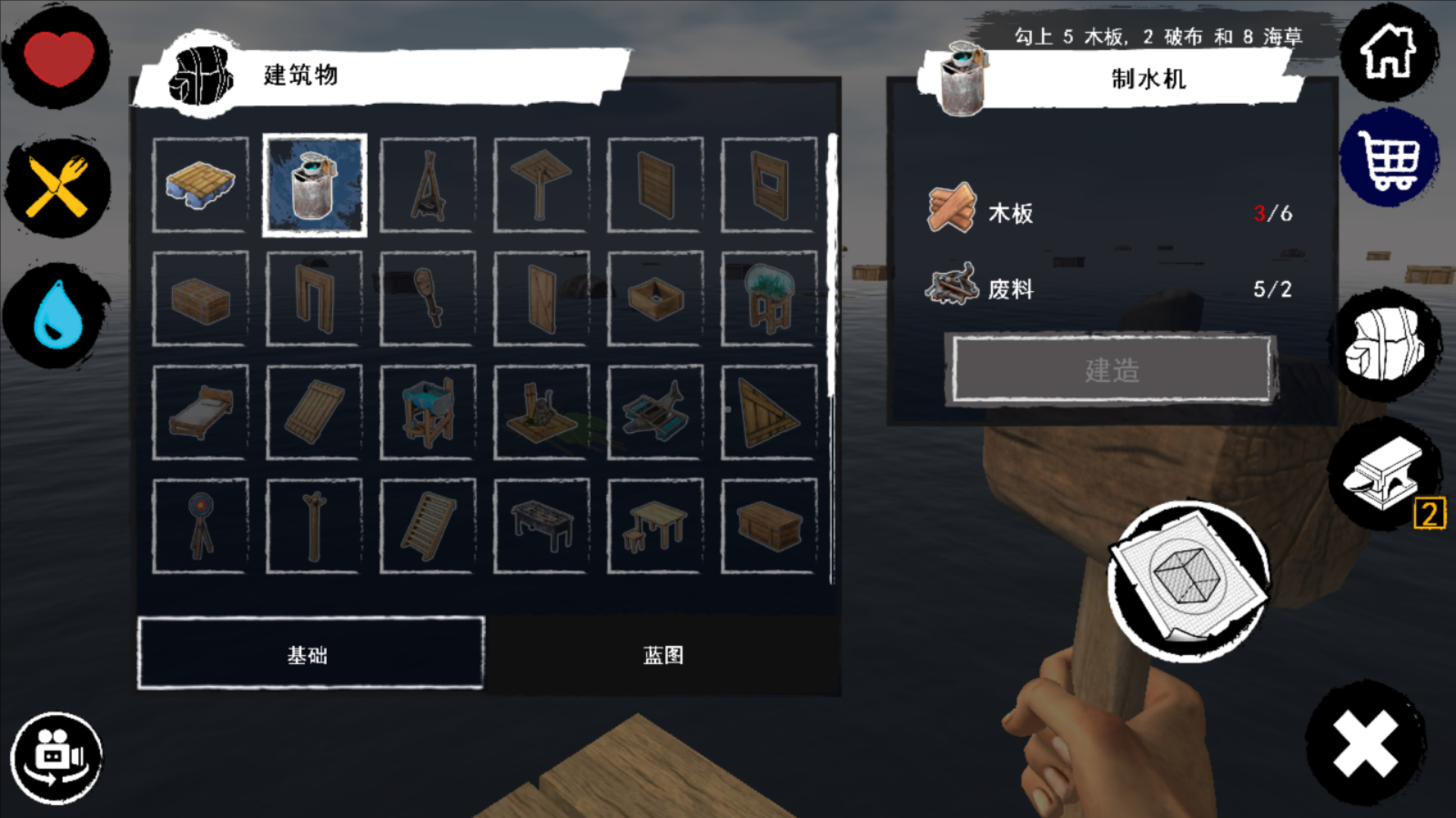Screen dimensions: 1456x818
Task: Select the wooden ladder slot
Action: click(x=428, y=526)
